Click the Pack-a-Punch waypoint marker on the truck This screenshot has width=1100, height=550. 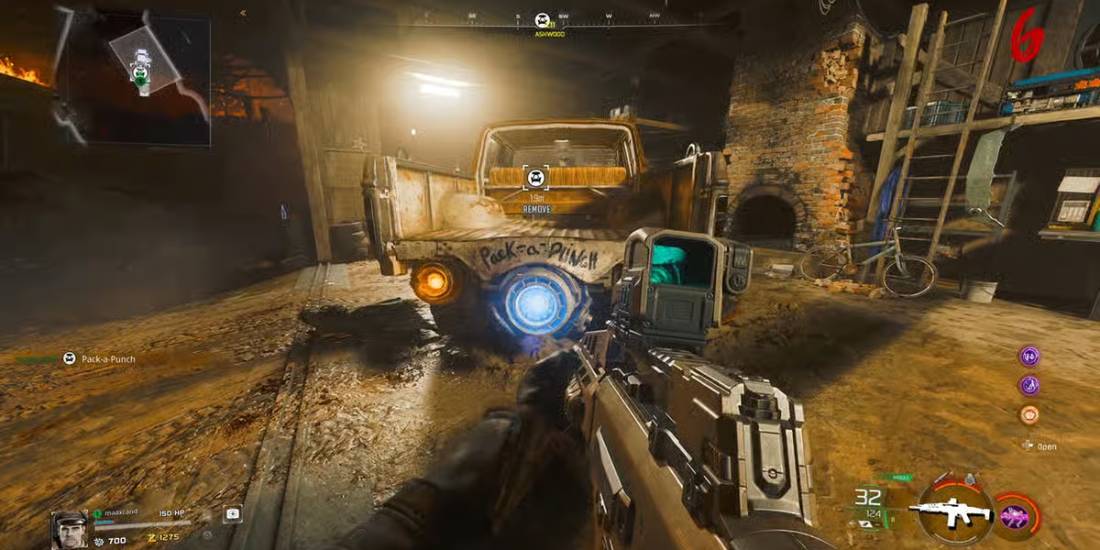536,179
